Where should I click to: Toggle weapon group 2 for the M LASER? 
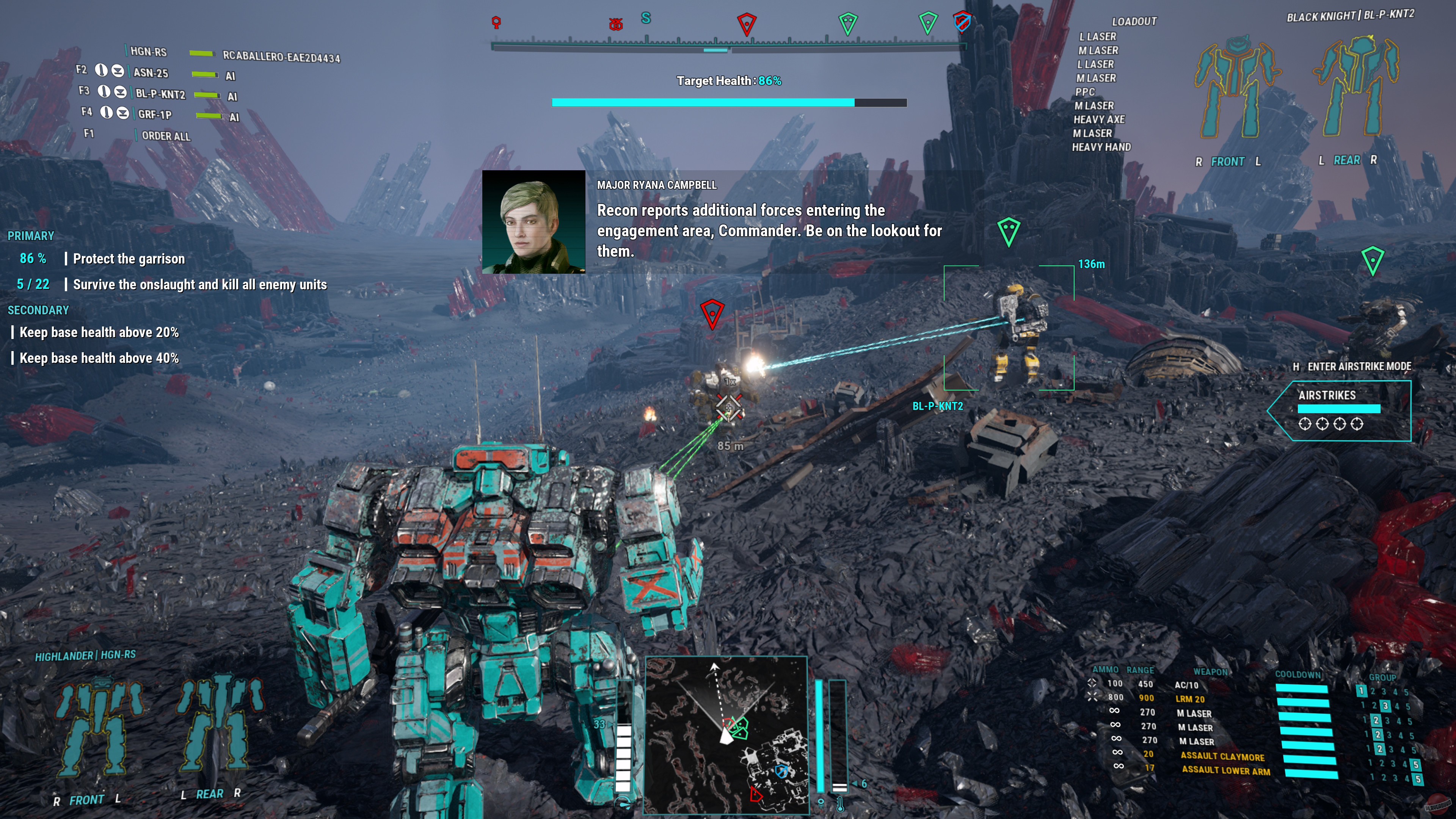pyautogui.click(x=1378, y=721)
